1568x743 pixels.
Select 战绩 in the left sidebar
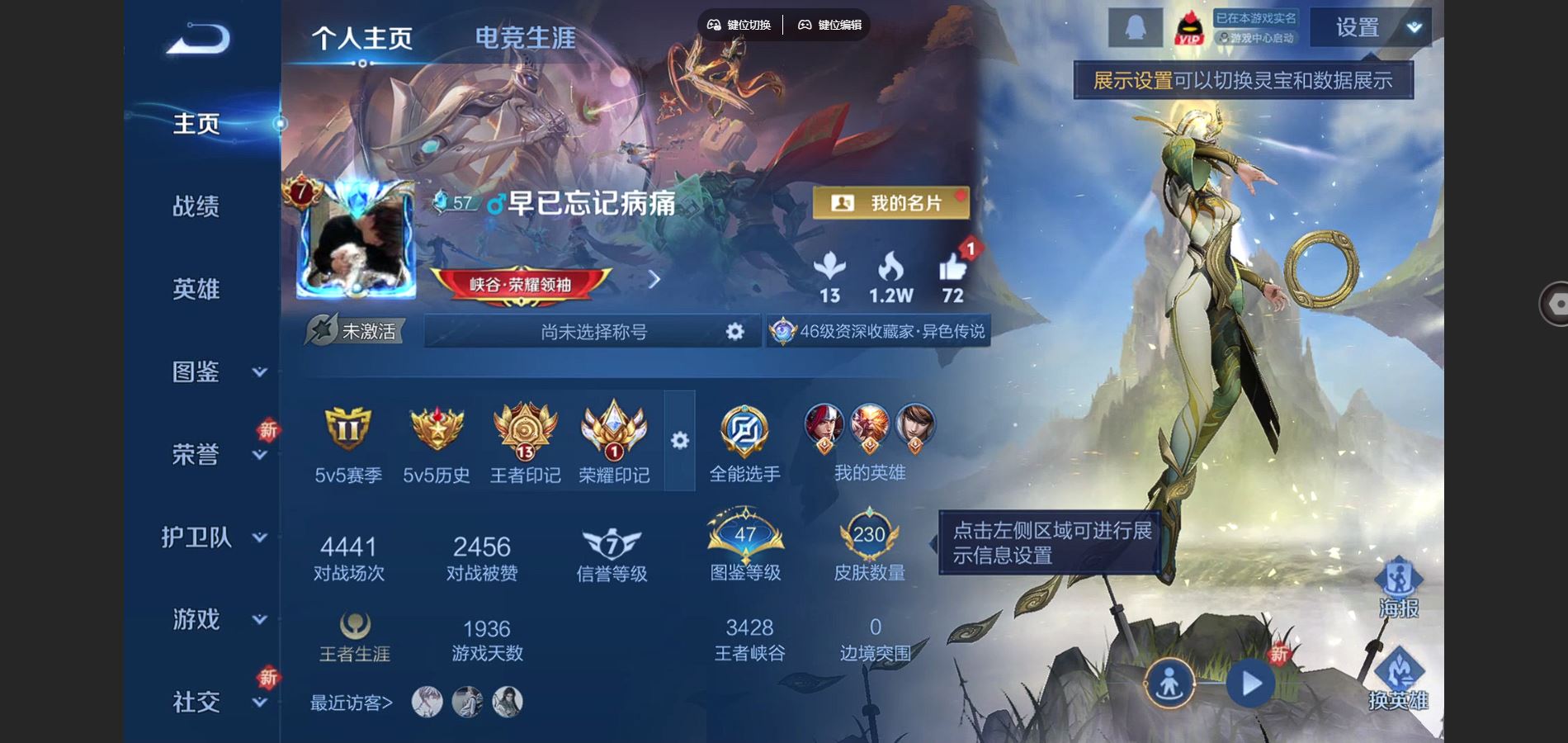click(x=196, y=206)
